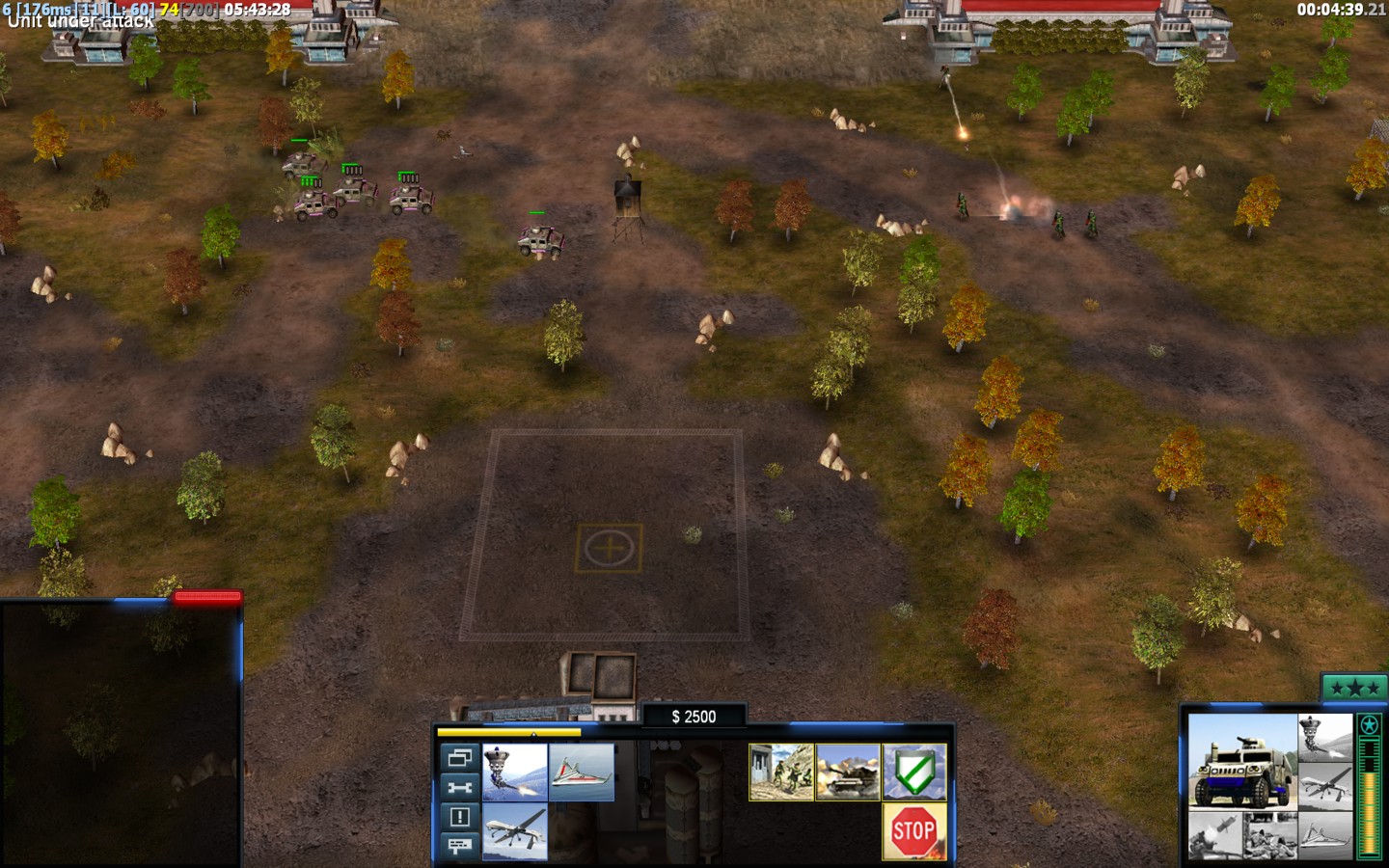Screen dimensions: 1389x868
Task: Build the Scout Drone with long wings
Action: [x=514, y=831]
